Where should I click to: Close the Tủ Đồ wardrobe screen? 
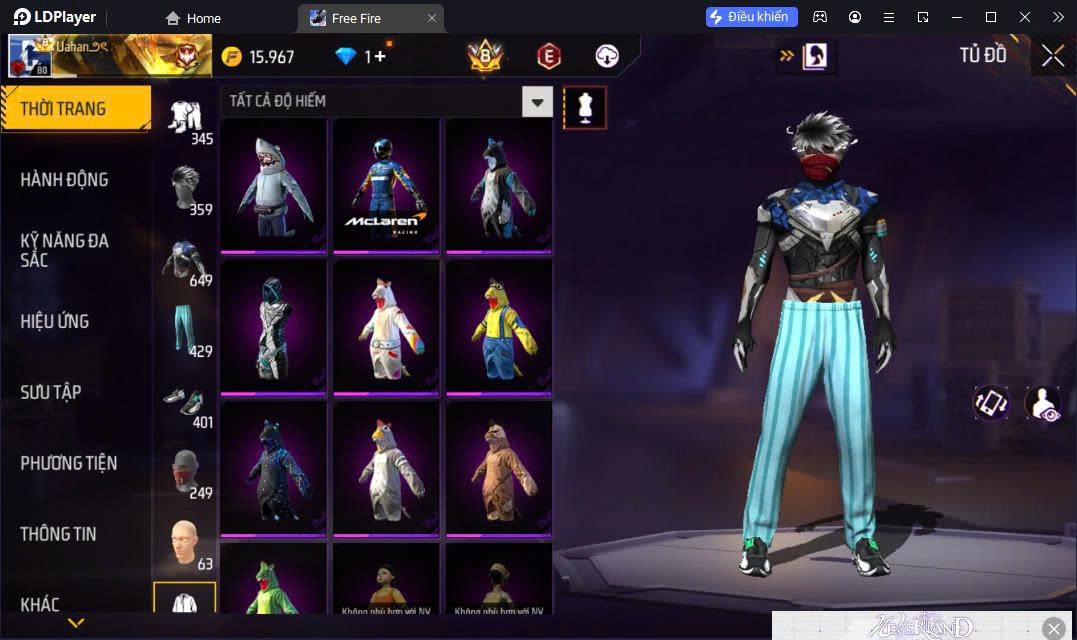tap(1052, 56)
